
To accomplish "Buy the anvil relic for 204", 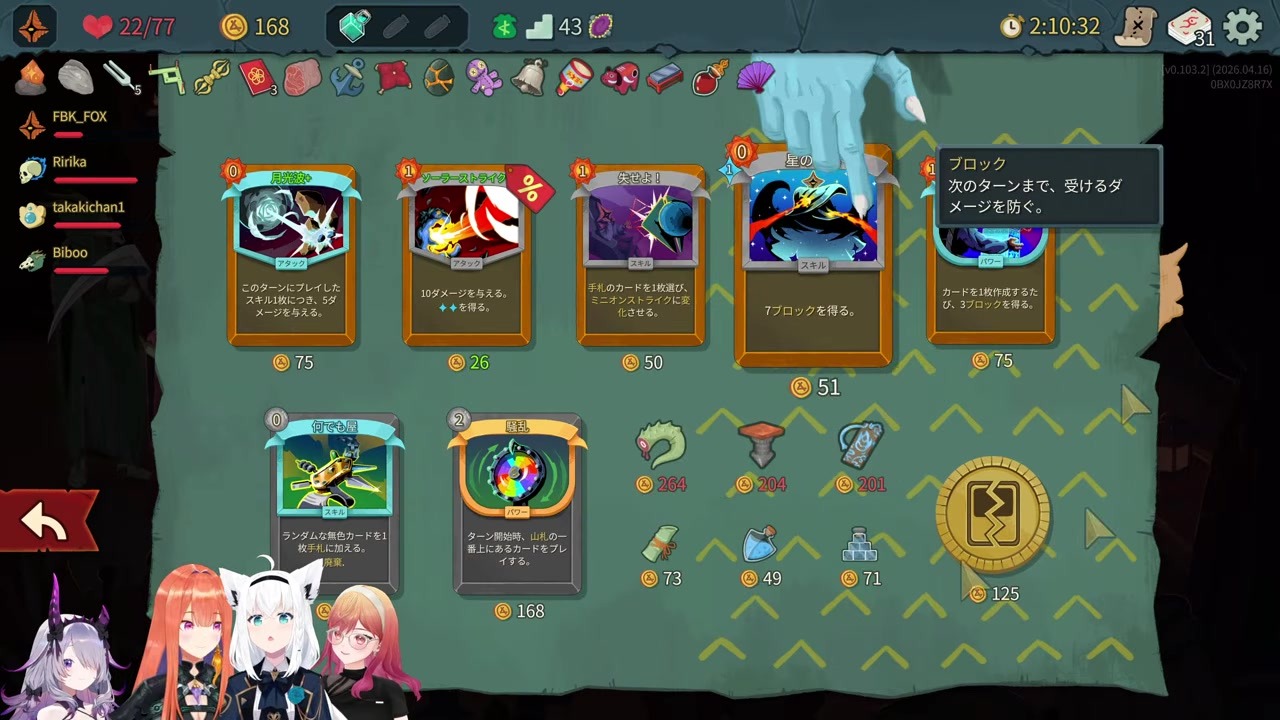I will coord(761,444).
